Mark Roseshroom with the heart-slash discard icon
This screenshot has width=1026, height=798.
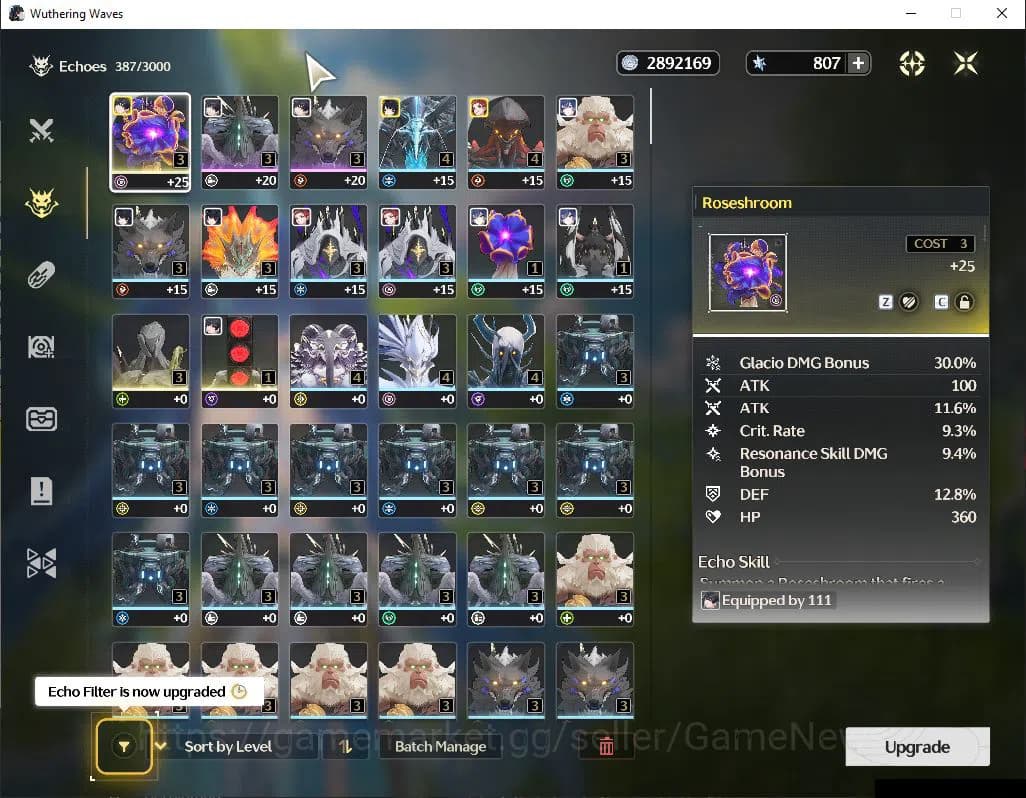pyautogui.click(x=908, y=302)
